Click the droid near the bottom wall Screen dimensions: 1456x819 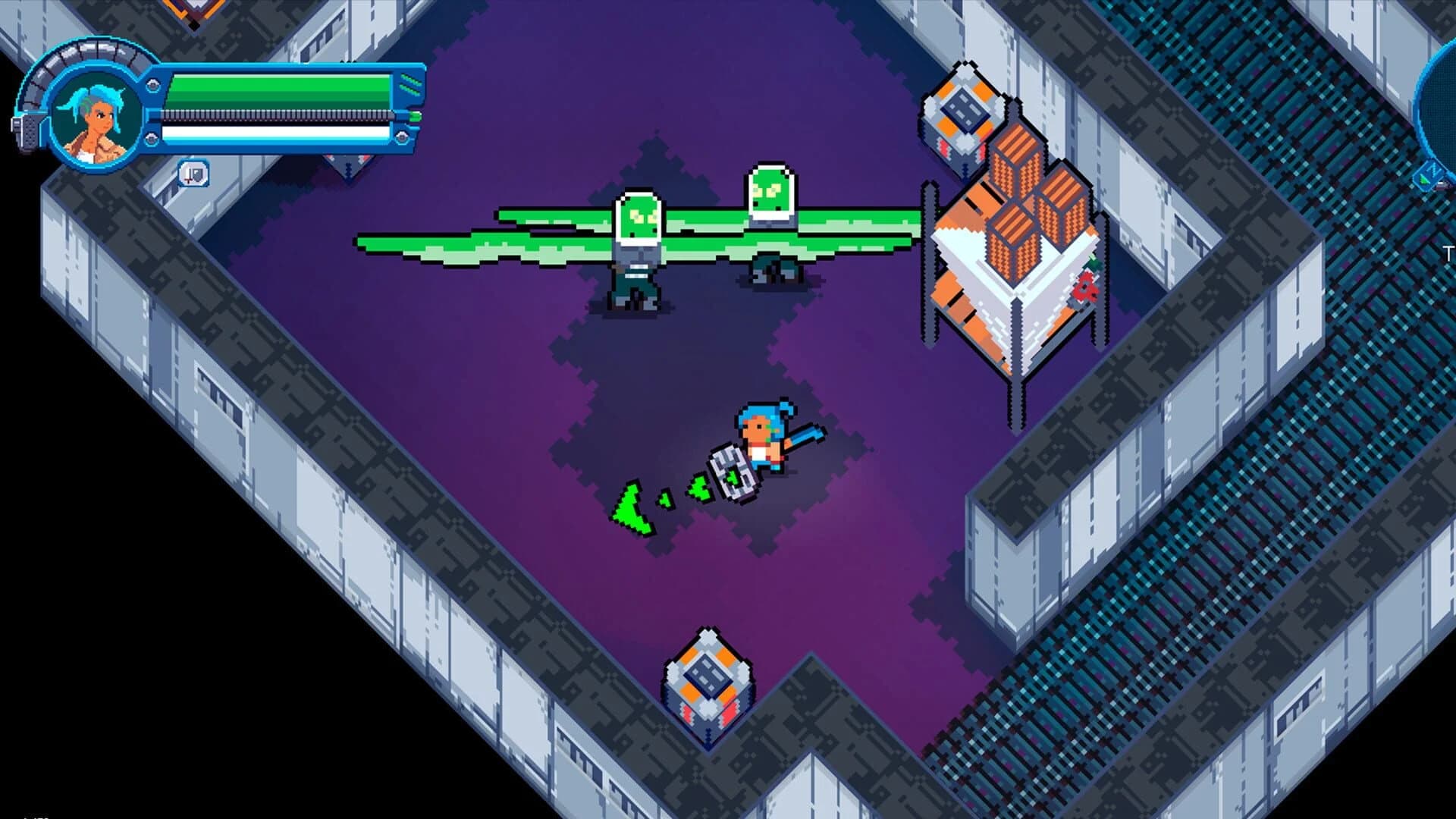coord(709,679)
